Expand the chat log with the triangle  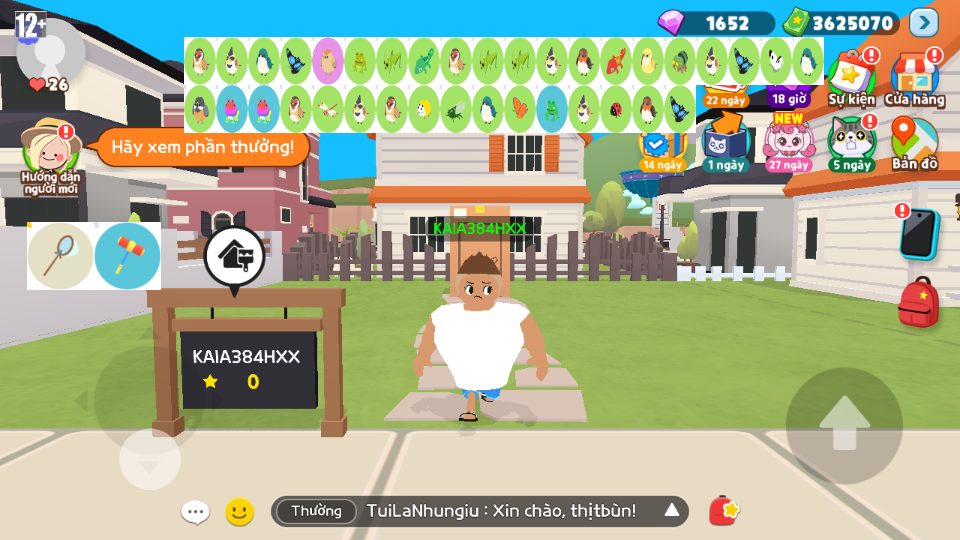point(672,511)
